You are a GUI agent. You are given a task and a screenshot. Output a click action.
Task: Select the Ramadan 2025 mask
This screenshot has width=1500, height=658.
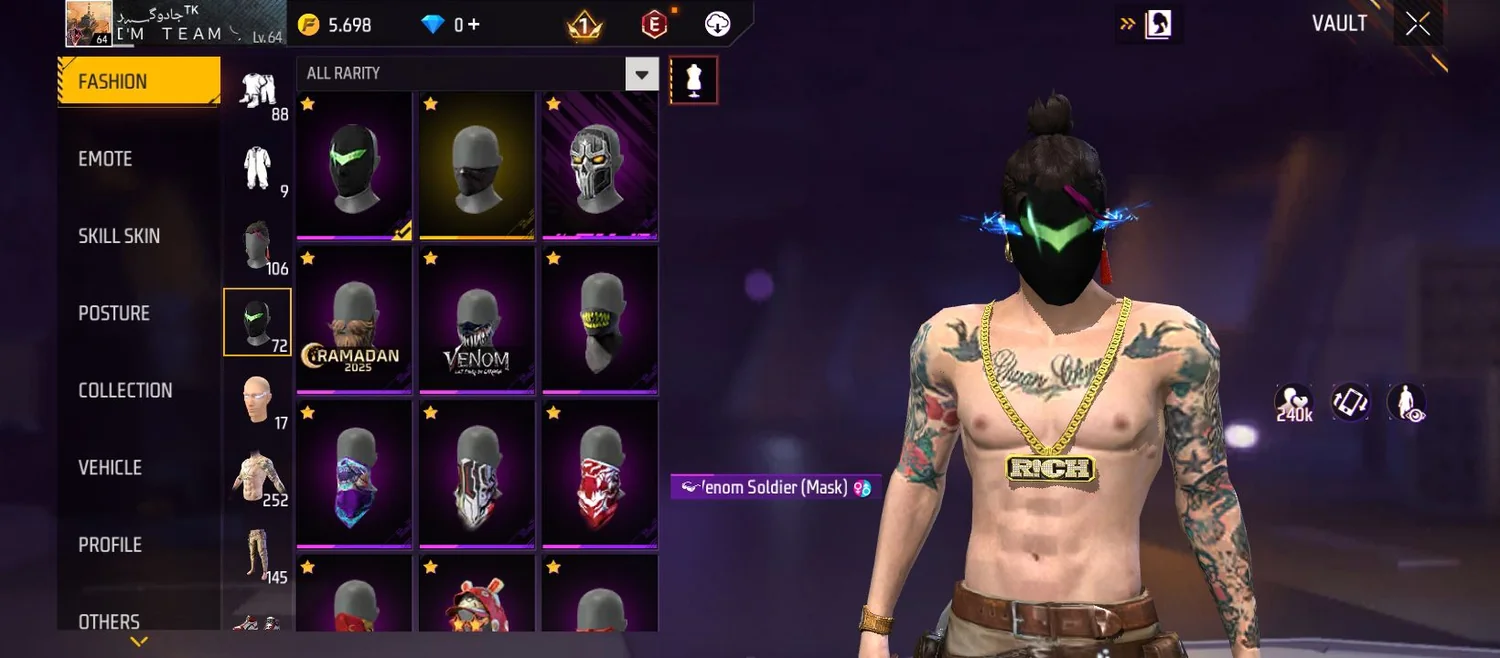click(355, 320)
